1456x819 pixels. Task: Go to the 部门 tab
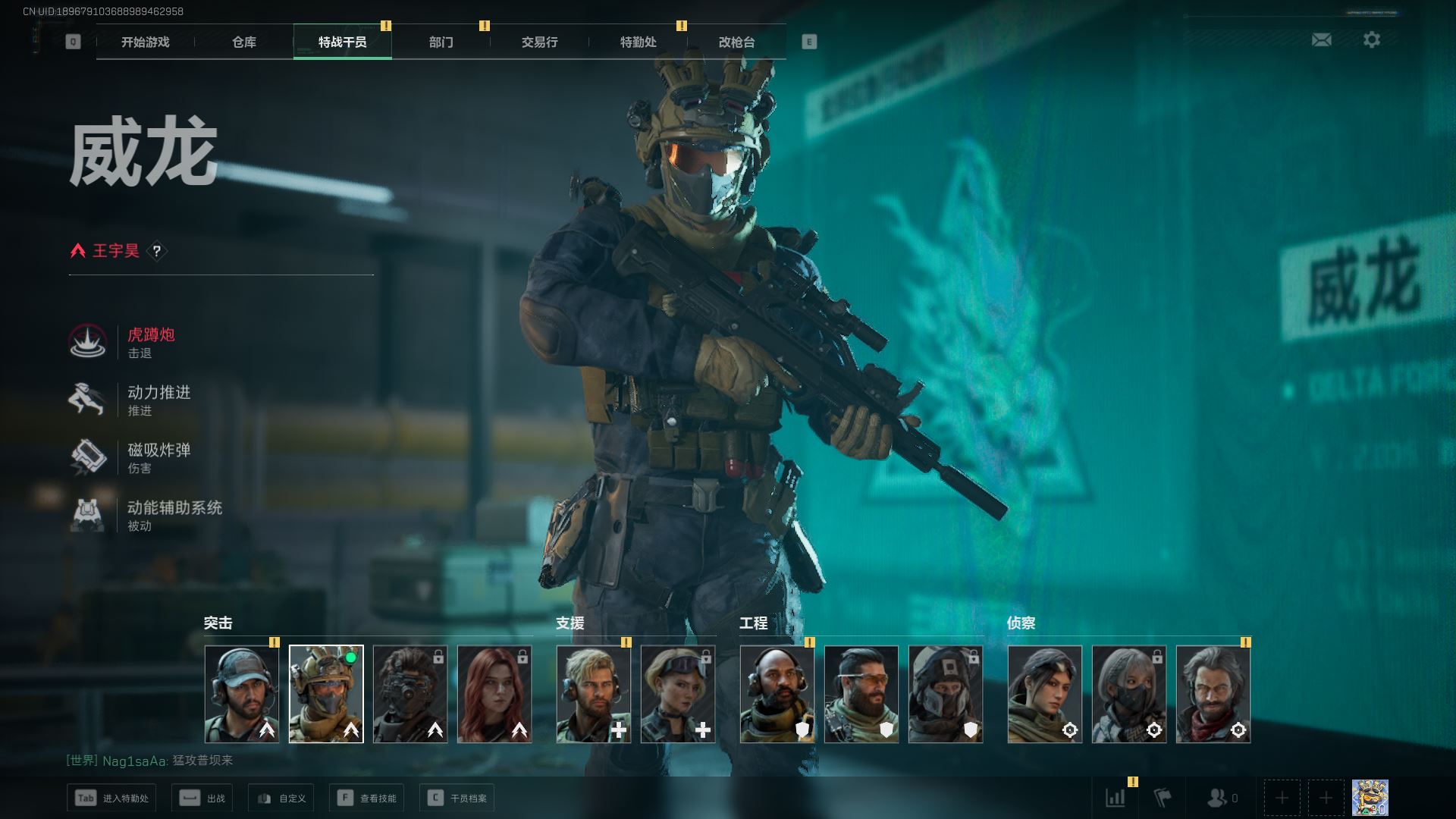441,42
